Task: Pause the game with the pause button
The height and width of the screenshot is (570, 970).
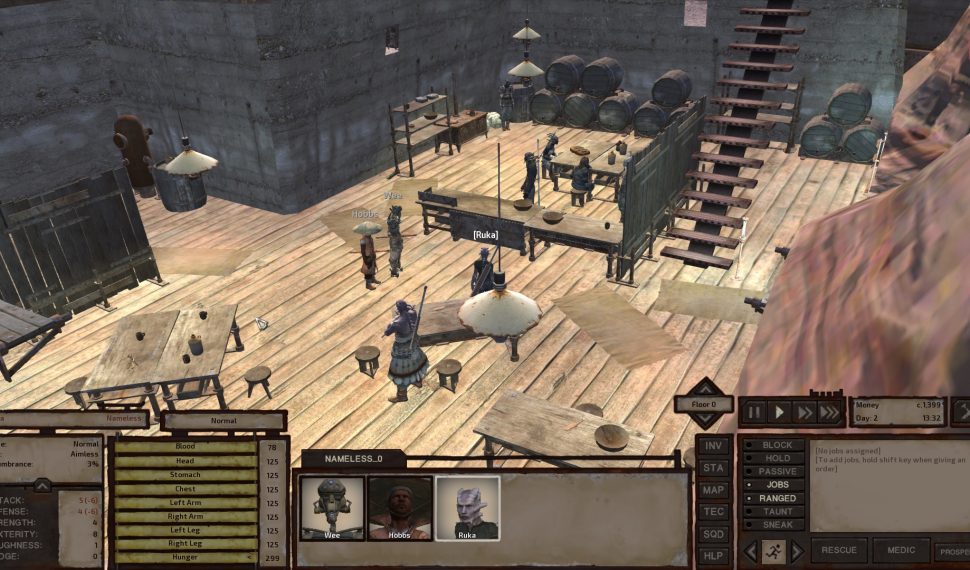Action: point(754,411)
